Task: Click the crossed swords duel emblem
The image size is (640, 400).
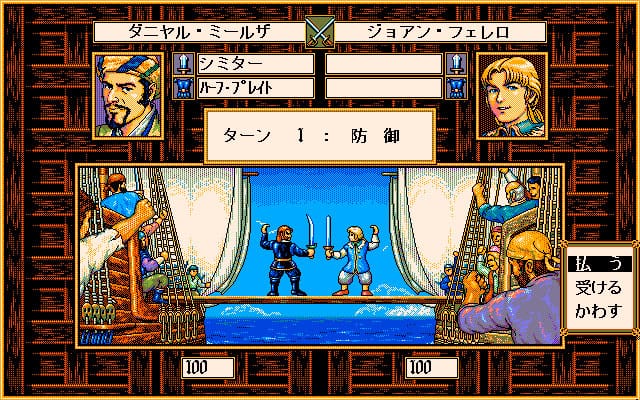Action: tap(319, 31)
